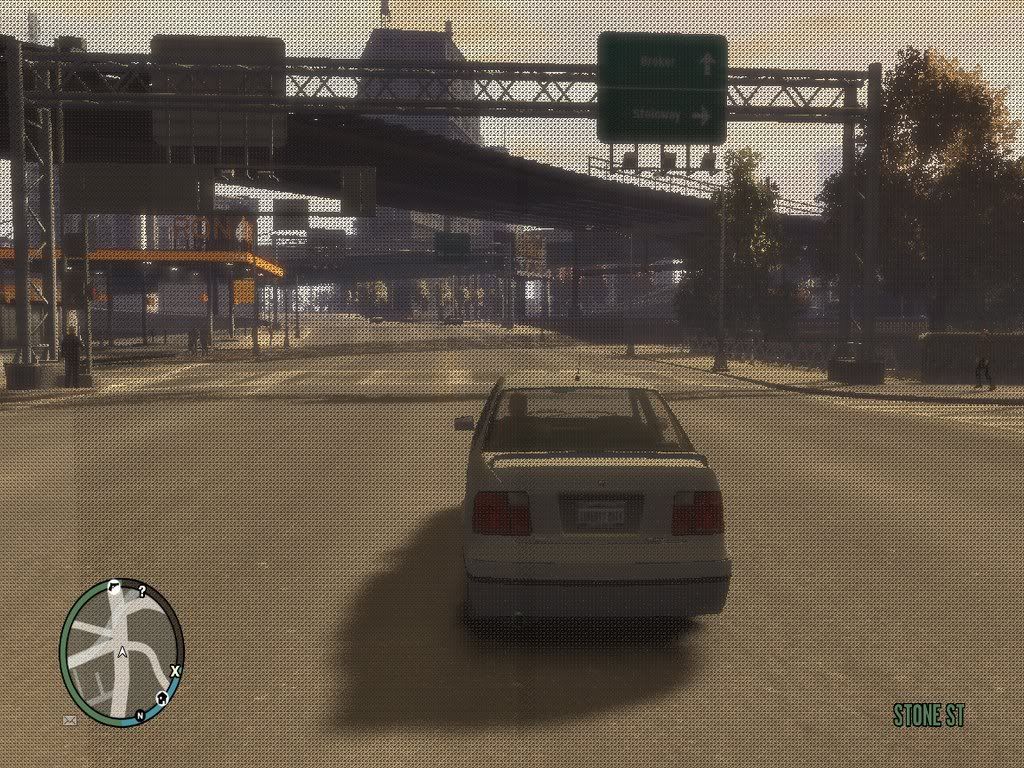Click the north N indicator on minimap

(x=139, y=715)
